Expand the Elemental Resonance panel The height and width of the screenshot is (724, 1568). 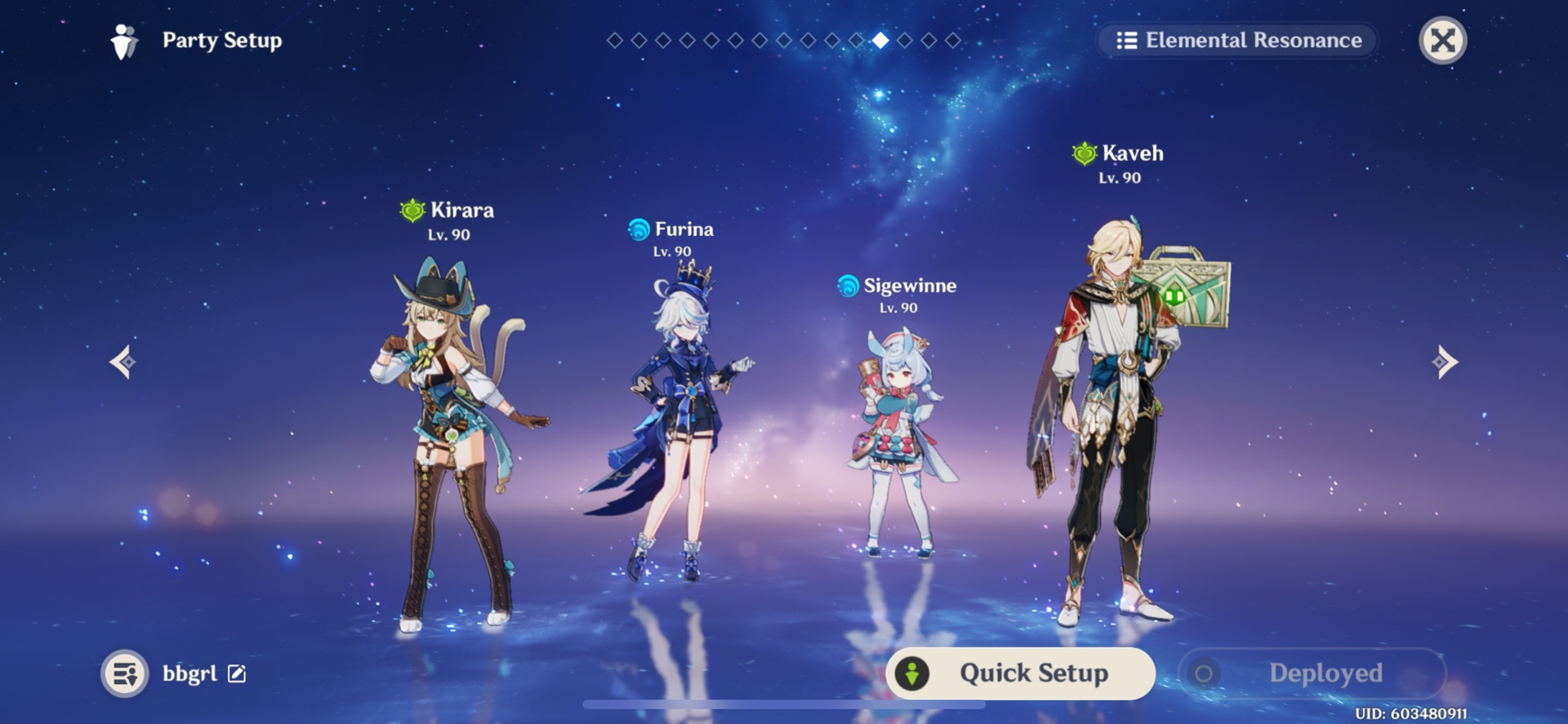point(1237,40)
